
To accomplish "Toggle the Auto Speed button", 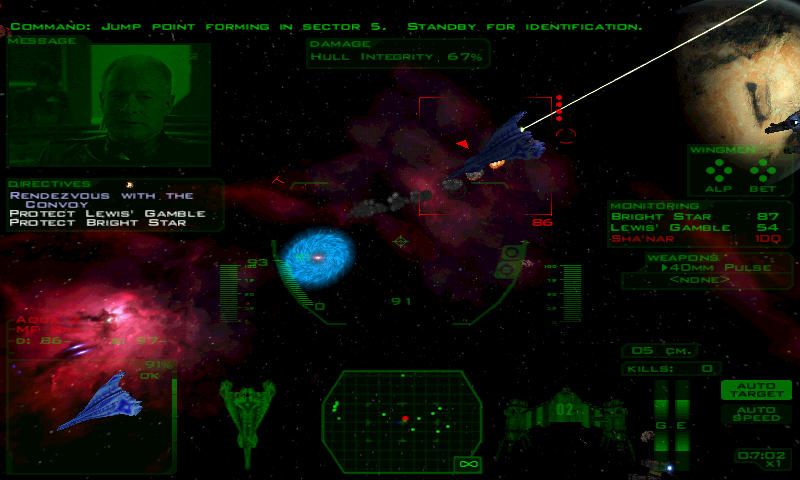I will point(755,413).
